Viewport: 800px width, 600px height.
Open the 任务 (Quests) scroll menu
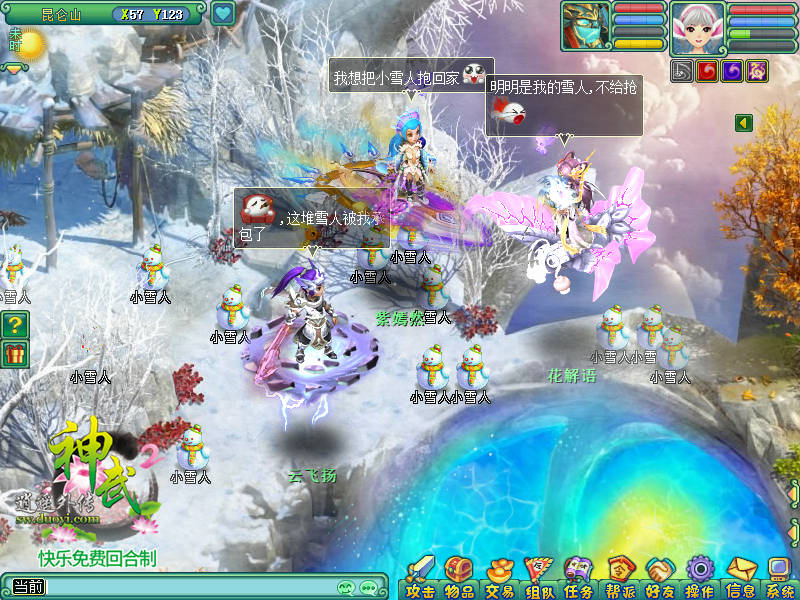click(579, 577)
